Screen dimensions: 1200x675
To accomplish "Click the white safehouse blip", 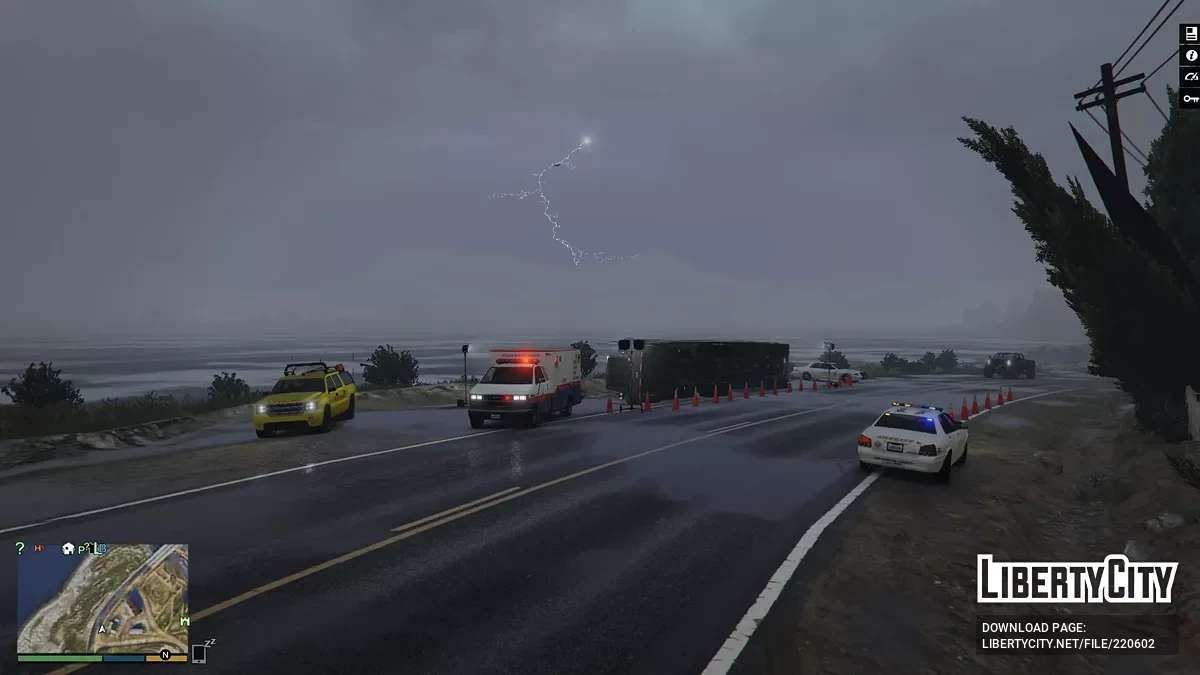I will click(68, 548).
